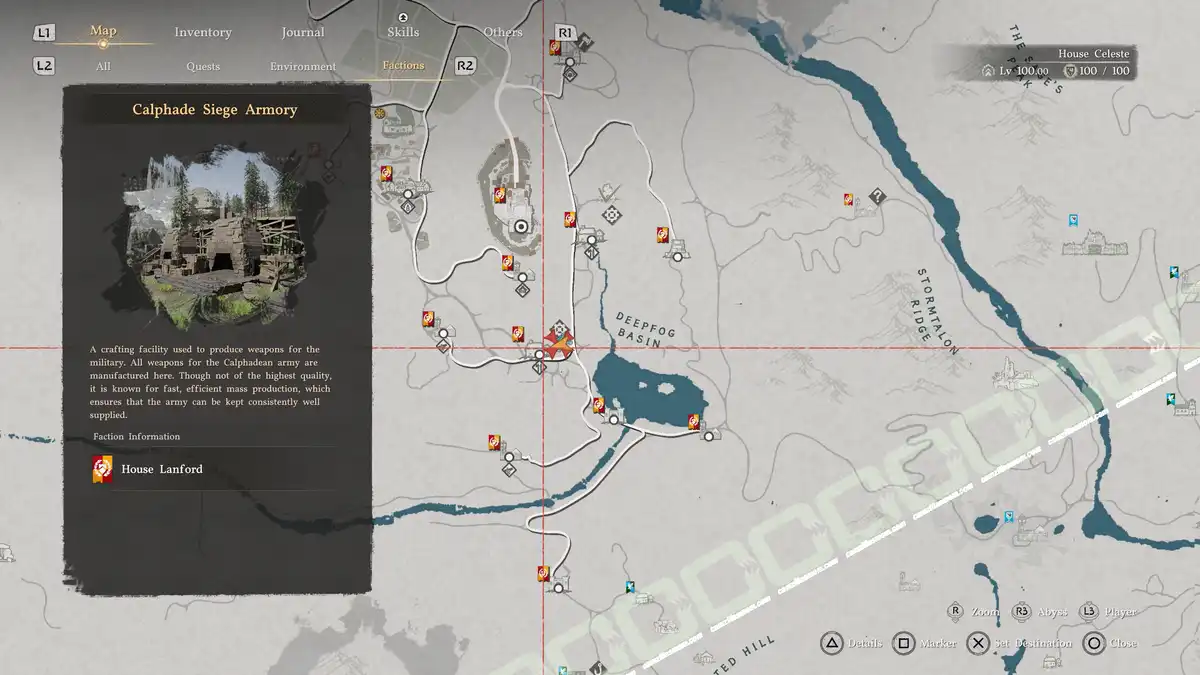Open the Map tab
This screenshot has width=1200, height=675.
pyautogui.click(x=103, y=31)
